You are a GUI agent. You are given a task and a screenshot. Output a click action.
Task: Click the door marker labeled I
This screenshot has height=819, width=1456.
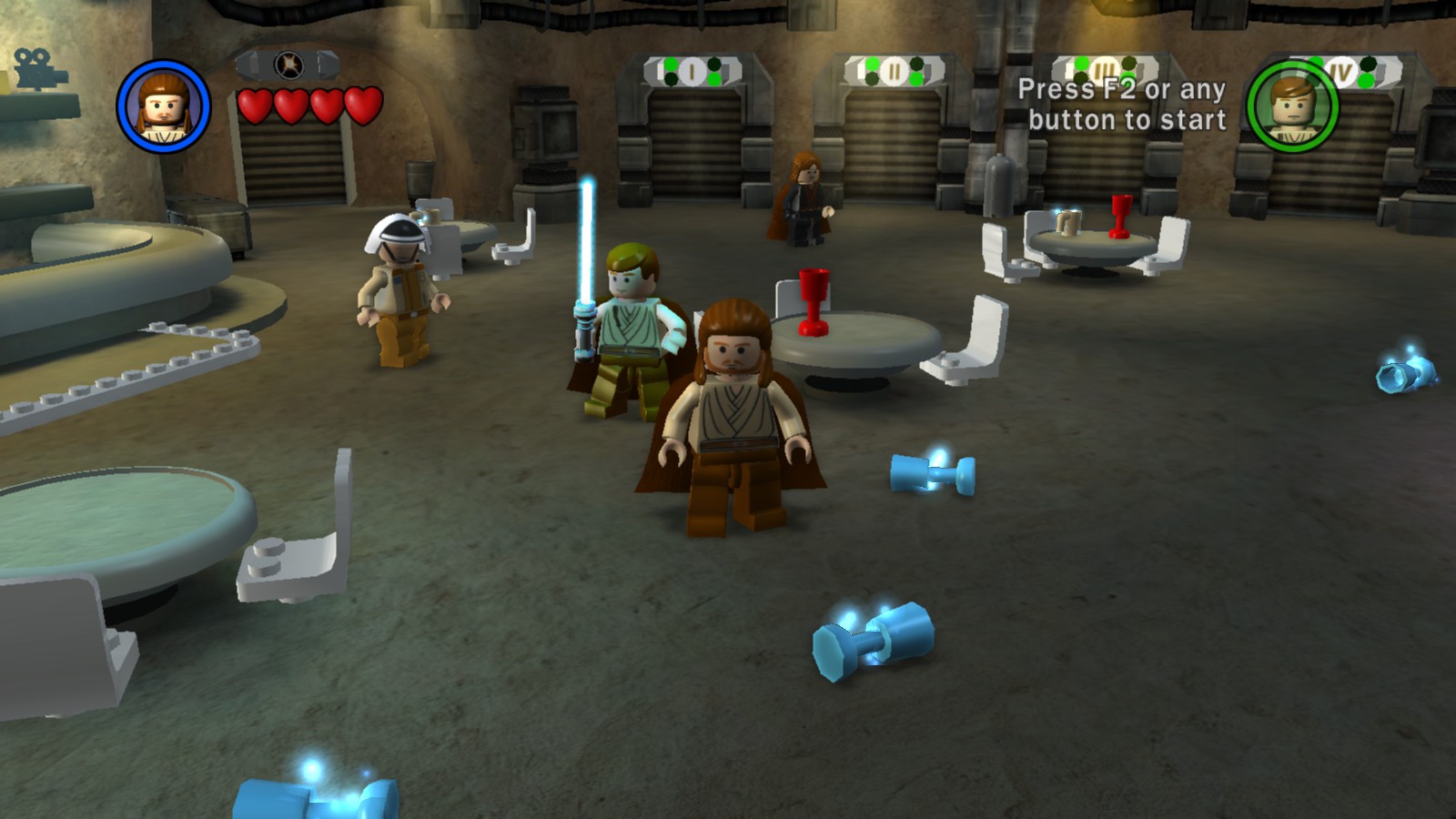click(693, 69)
